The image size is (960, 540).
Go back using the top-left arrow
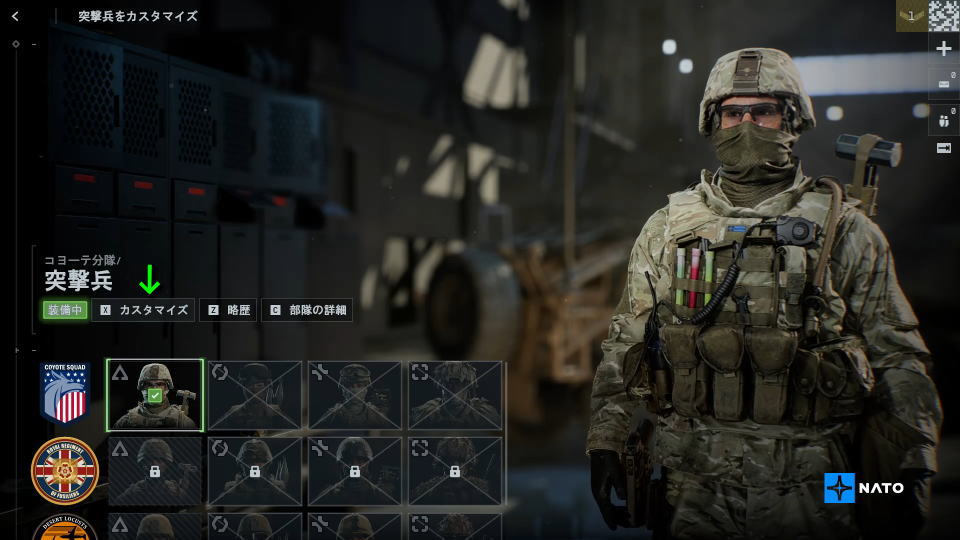pos(15,16)
